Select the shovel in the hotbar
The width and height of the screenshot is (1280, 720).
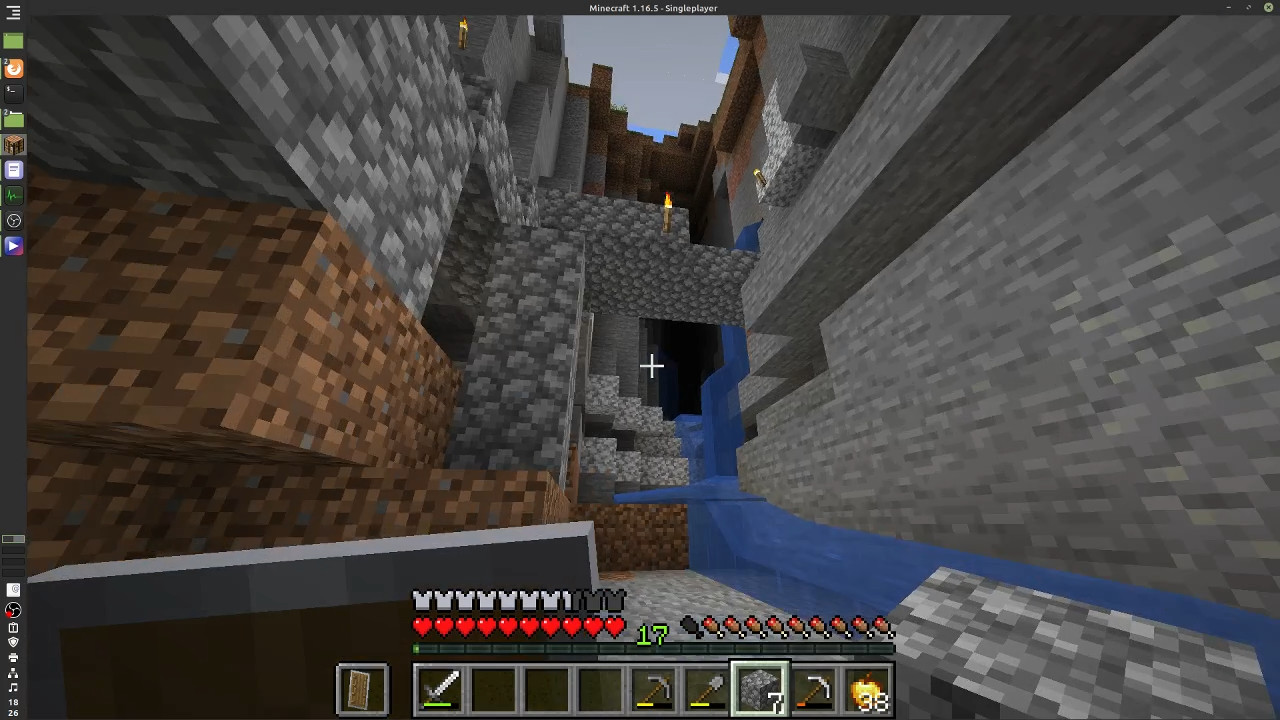pos(707,690)
